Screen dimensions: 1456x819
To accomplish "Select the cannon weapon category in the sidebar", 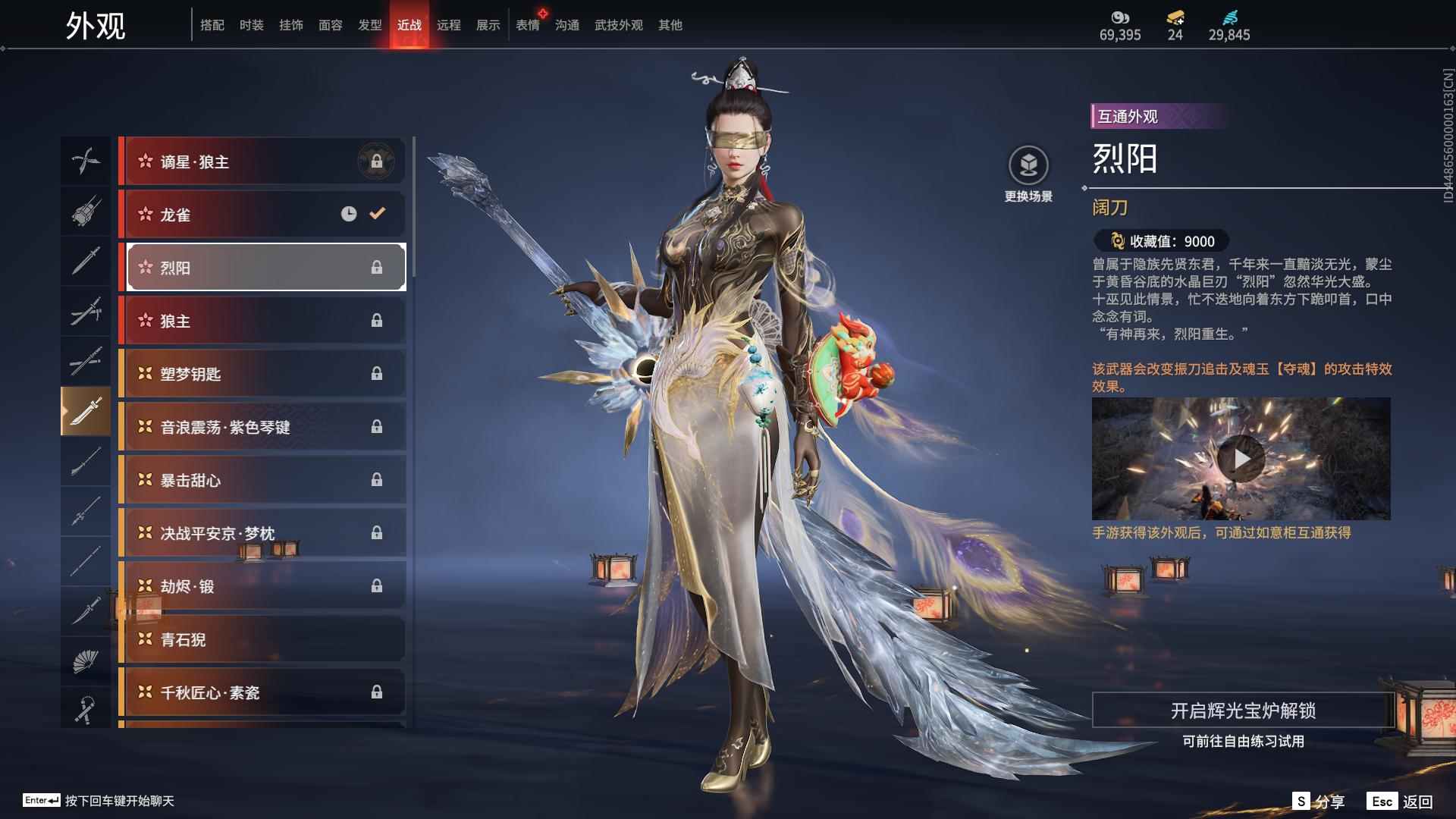I will click(86, 212).
